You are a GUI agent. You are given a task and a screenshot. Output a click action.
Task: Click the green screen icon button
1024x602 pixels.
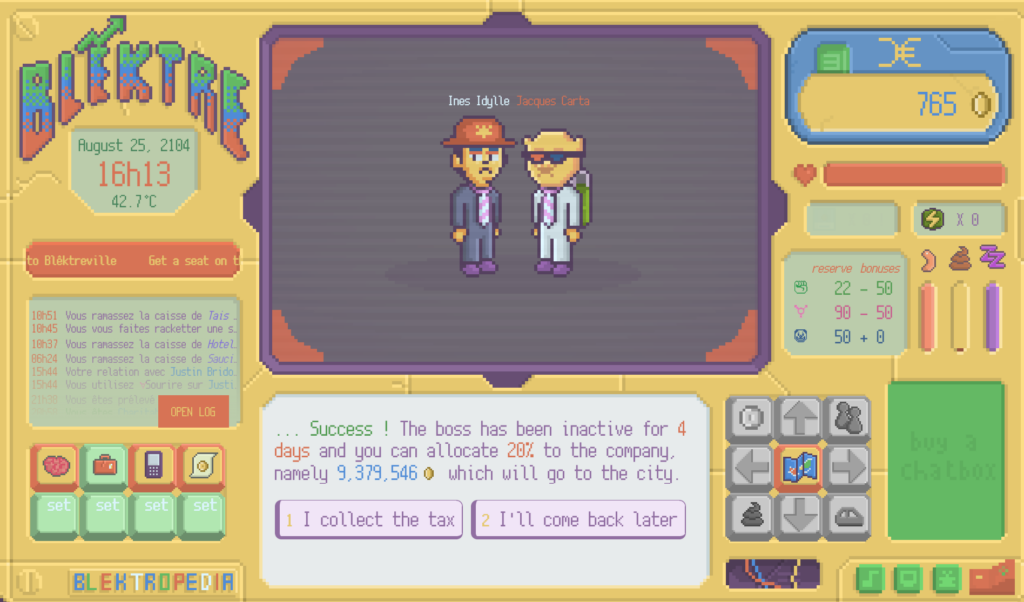[x=907, y=579]
